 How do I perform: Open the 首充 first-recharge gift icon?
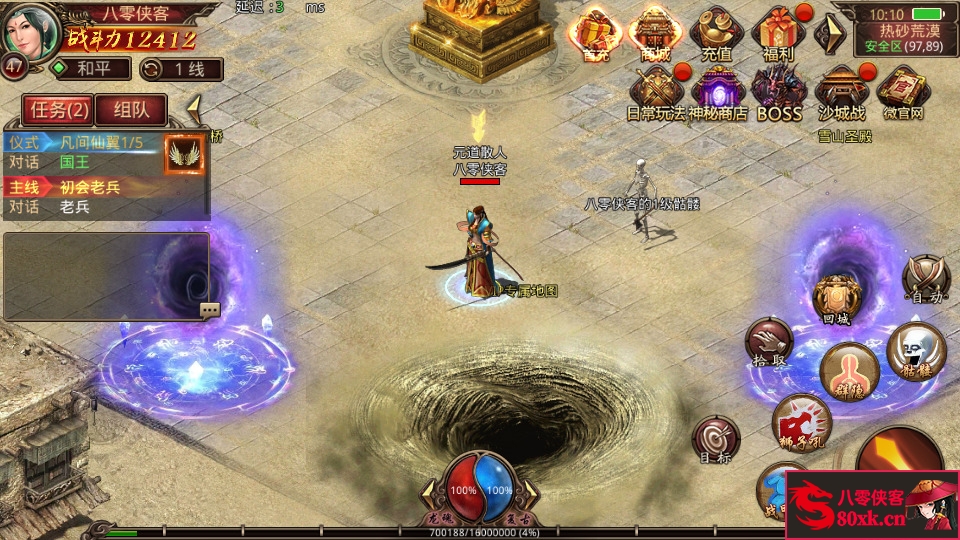pyautogui.click(x=595, y=33)
